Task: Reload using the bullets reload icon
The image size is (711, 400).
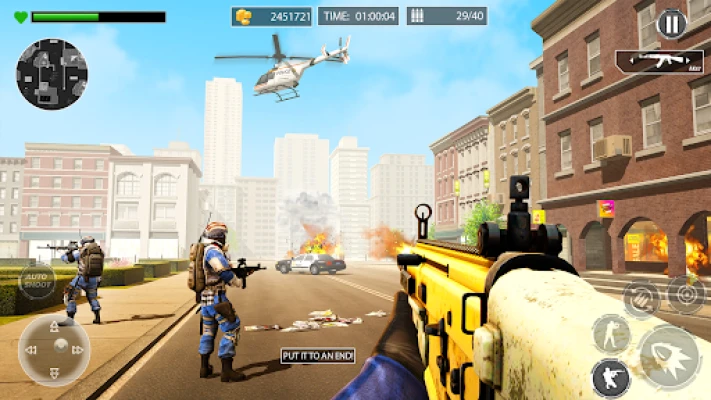Action: [641, 297]
